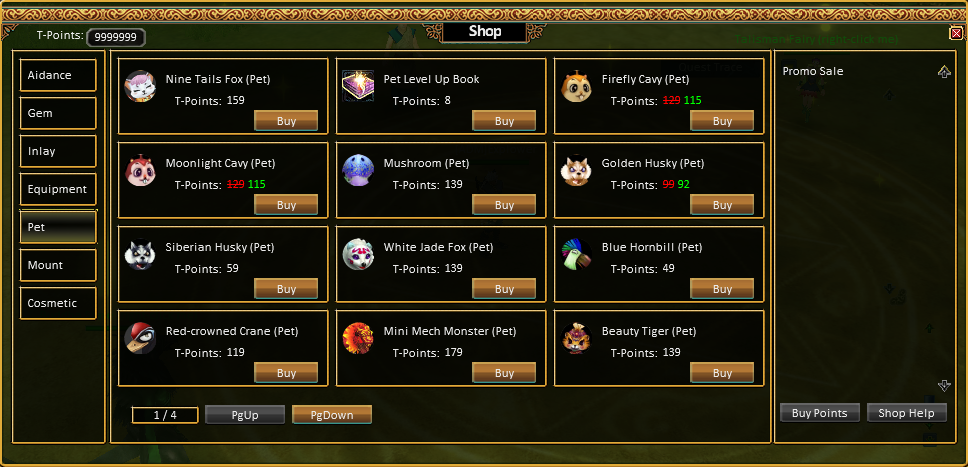
Task: Open the Gem shop category
Action: pos(58,113)
